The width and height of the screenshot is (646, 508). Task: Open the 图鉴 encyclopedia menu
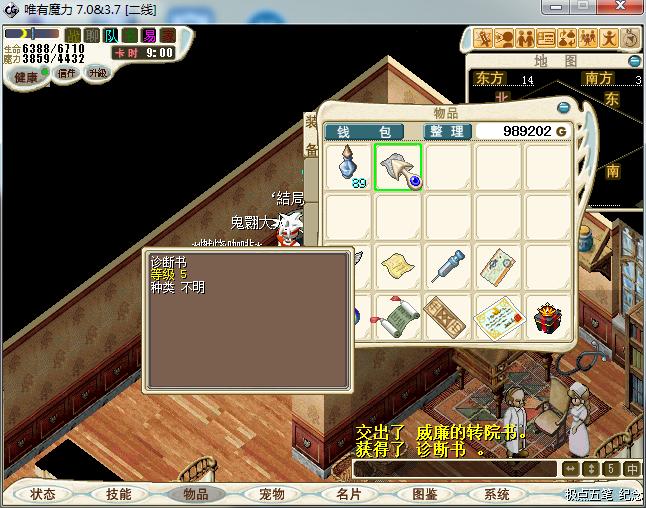tap(423, 494)
